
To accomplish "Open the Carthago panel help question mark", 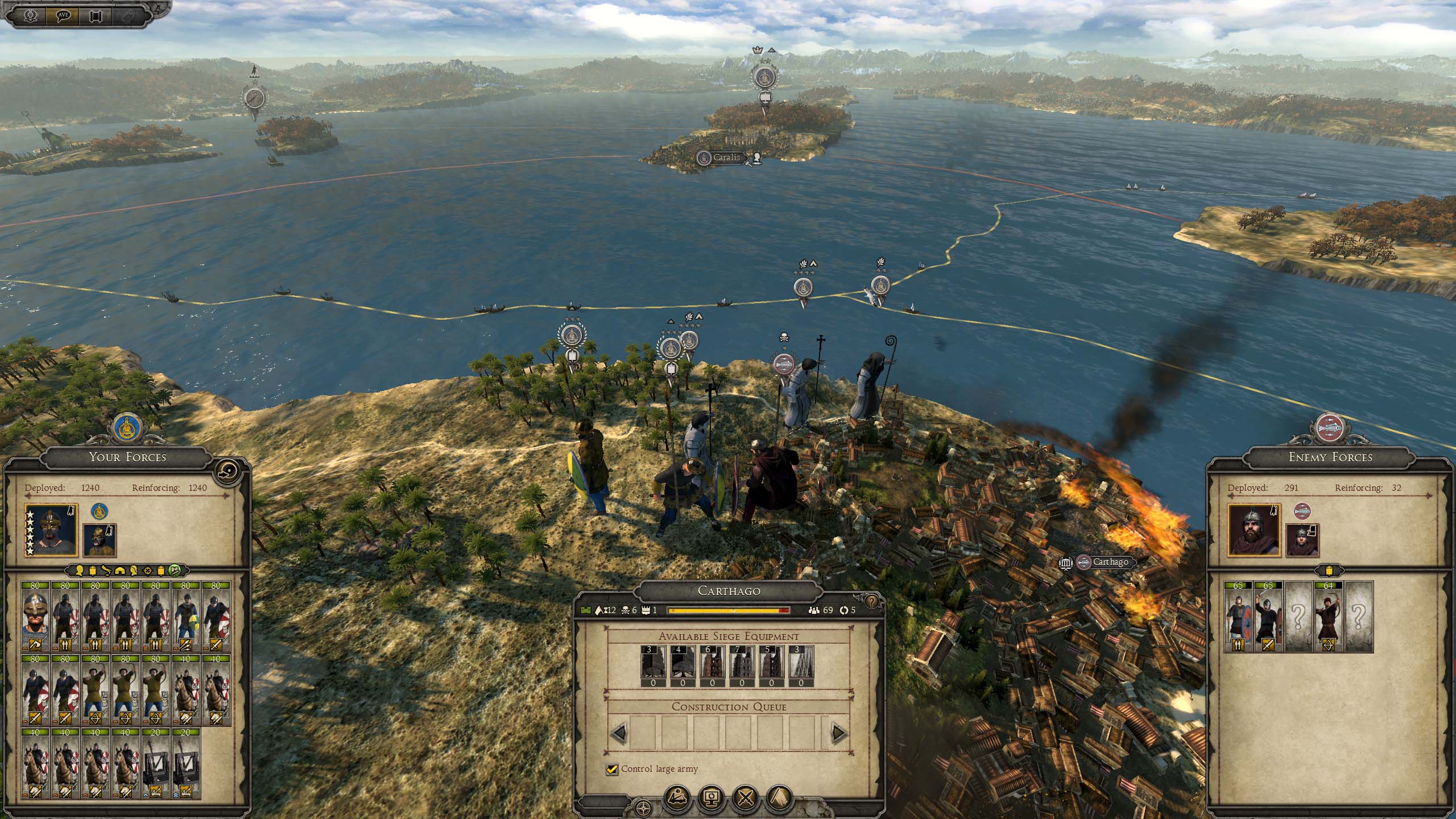I will (x=870, y=602).
